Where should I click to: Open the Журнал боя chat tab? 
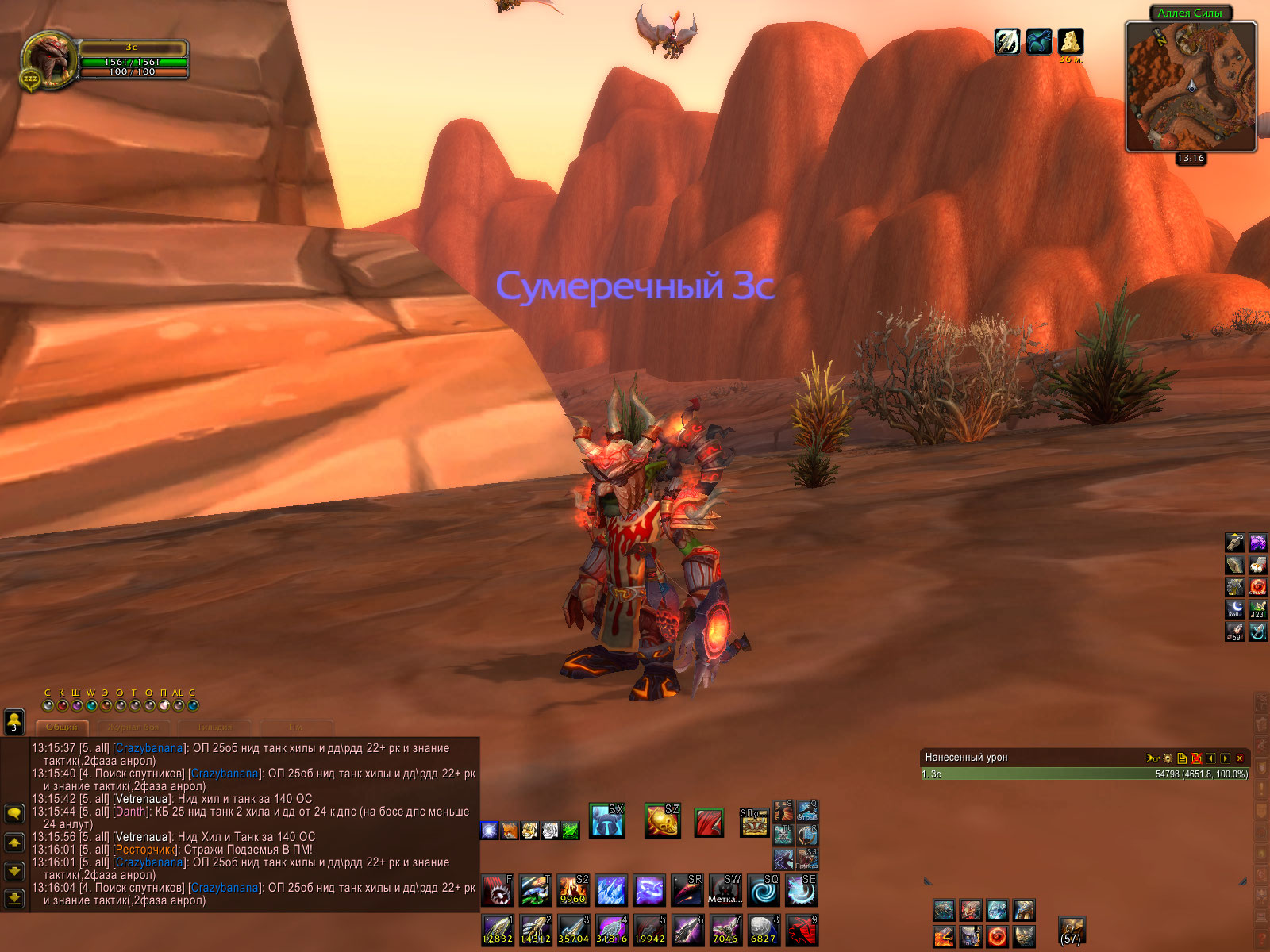pyautogui.click(x=133, y=727)
